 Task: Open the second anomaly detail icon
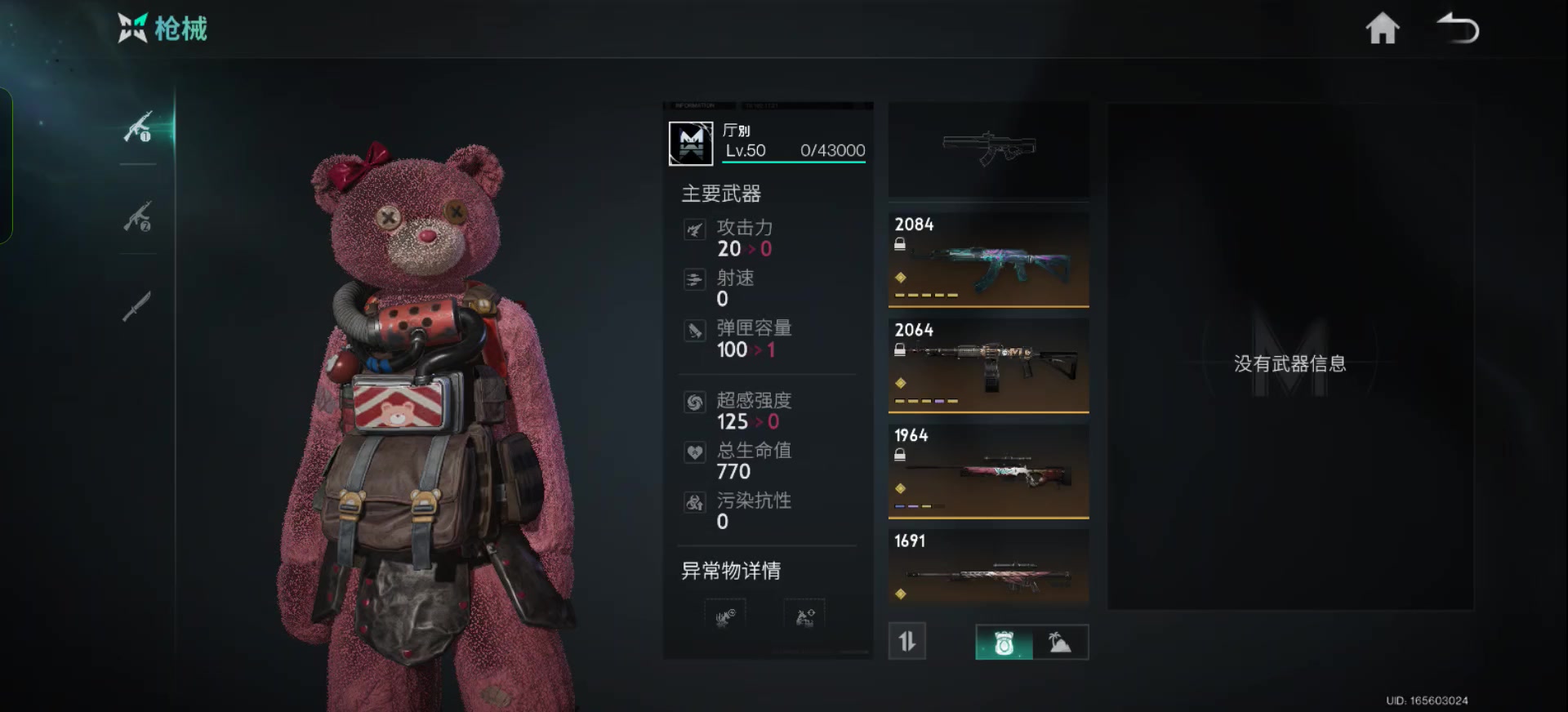tap(804, 617)
